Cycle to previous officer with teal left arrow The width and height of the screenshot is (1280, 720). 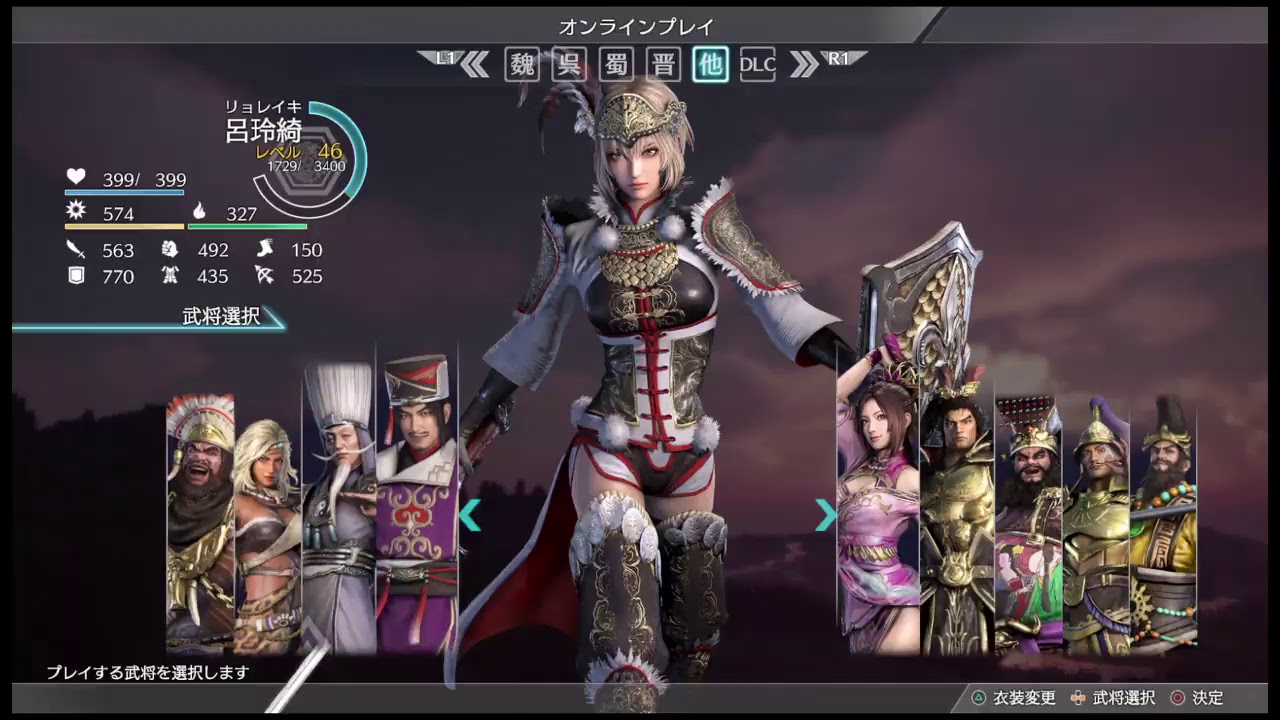pyautogui.click(x=470, y=515)
